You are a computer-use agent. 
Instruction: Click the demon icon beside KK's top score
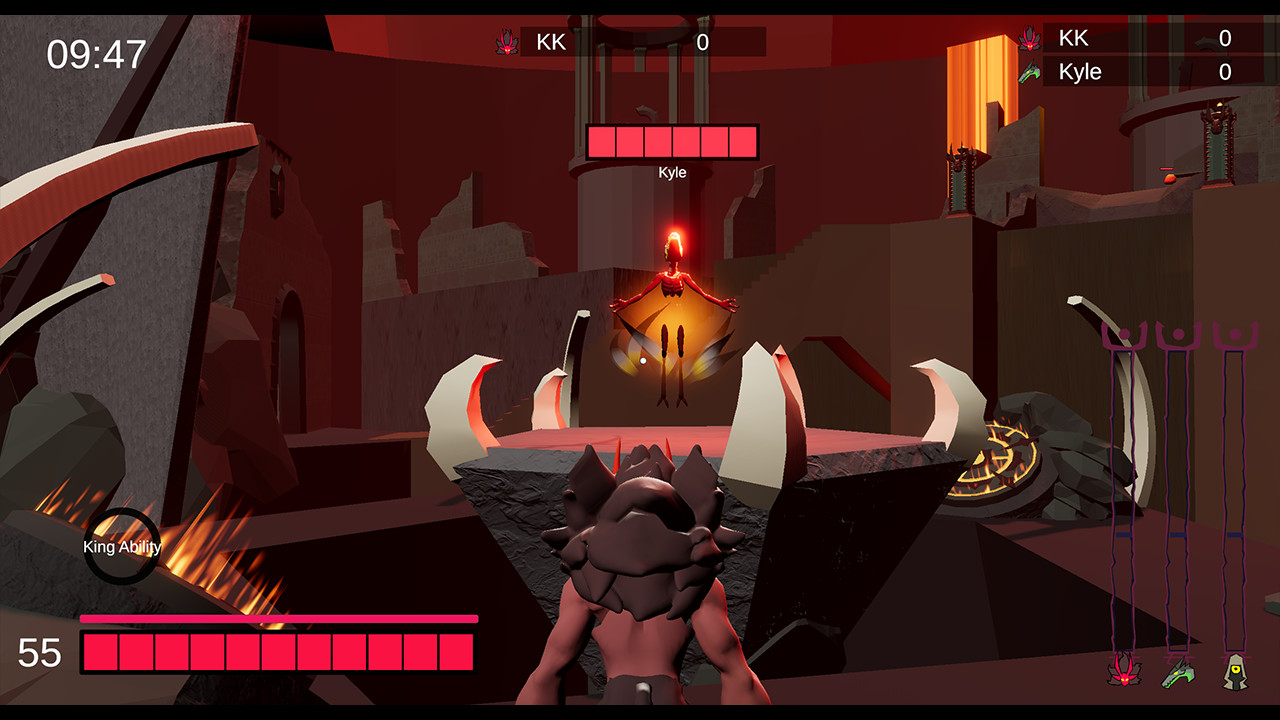pos(506,42)
